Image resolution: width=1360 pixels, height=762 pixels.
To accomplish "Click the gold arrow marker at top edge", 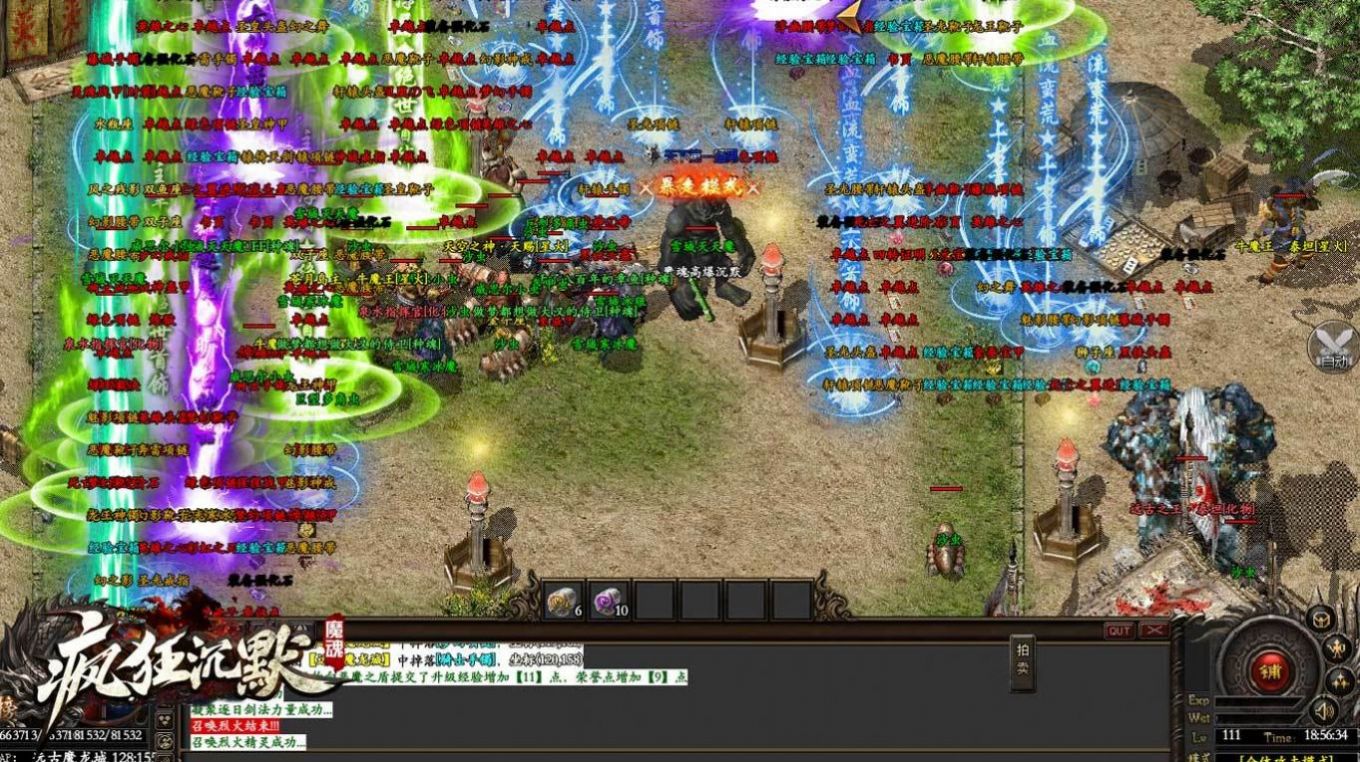I will point(852,17).
